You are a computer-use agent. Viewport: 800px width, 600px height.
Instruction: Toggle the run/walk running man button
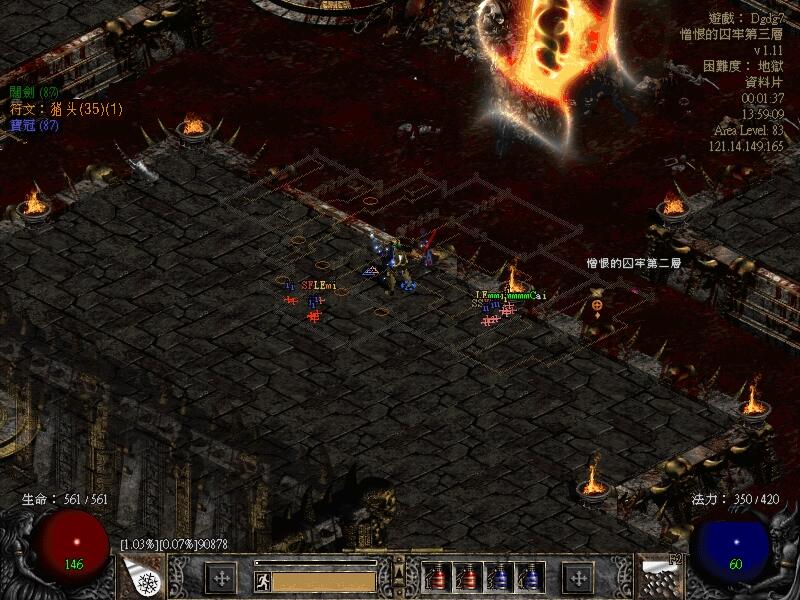coord(263,580)
